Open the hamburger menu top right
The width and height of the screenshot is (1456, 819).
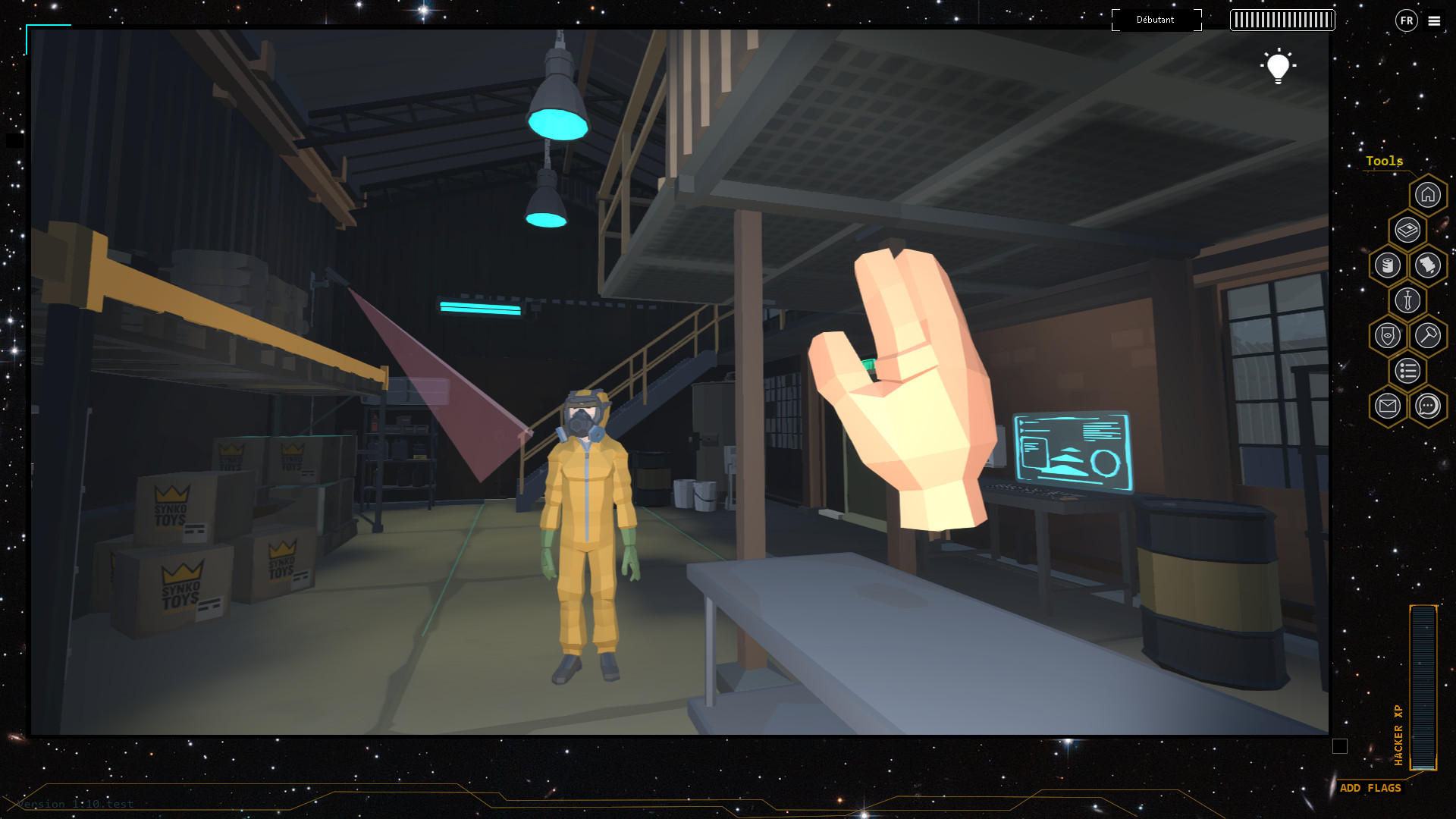click(1434, 21)
